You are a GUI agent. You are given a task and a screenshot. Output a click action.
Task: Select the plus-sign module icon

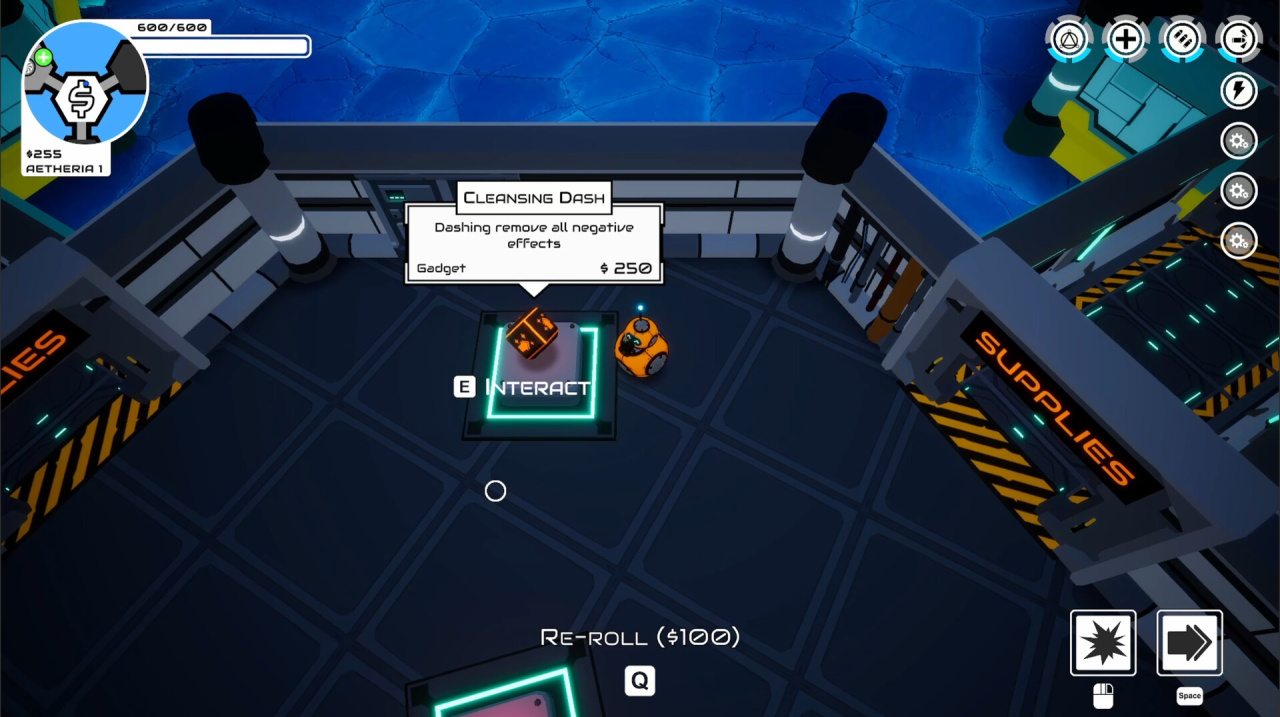click(1126, 40)
